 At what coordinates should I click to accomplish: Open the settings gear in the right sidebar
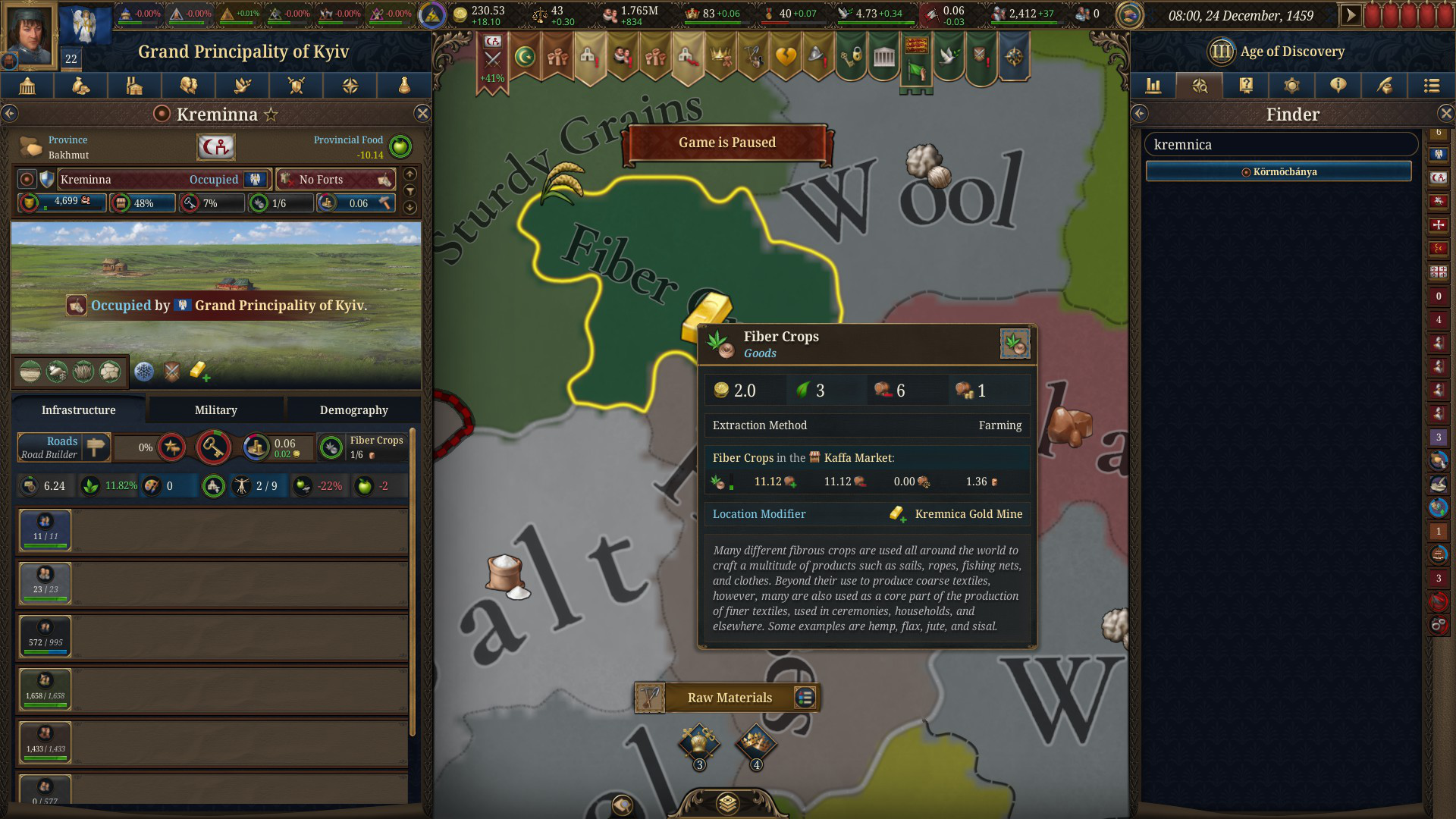pyautogui.click(x=1292, y=86)
